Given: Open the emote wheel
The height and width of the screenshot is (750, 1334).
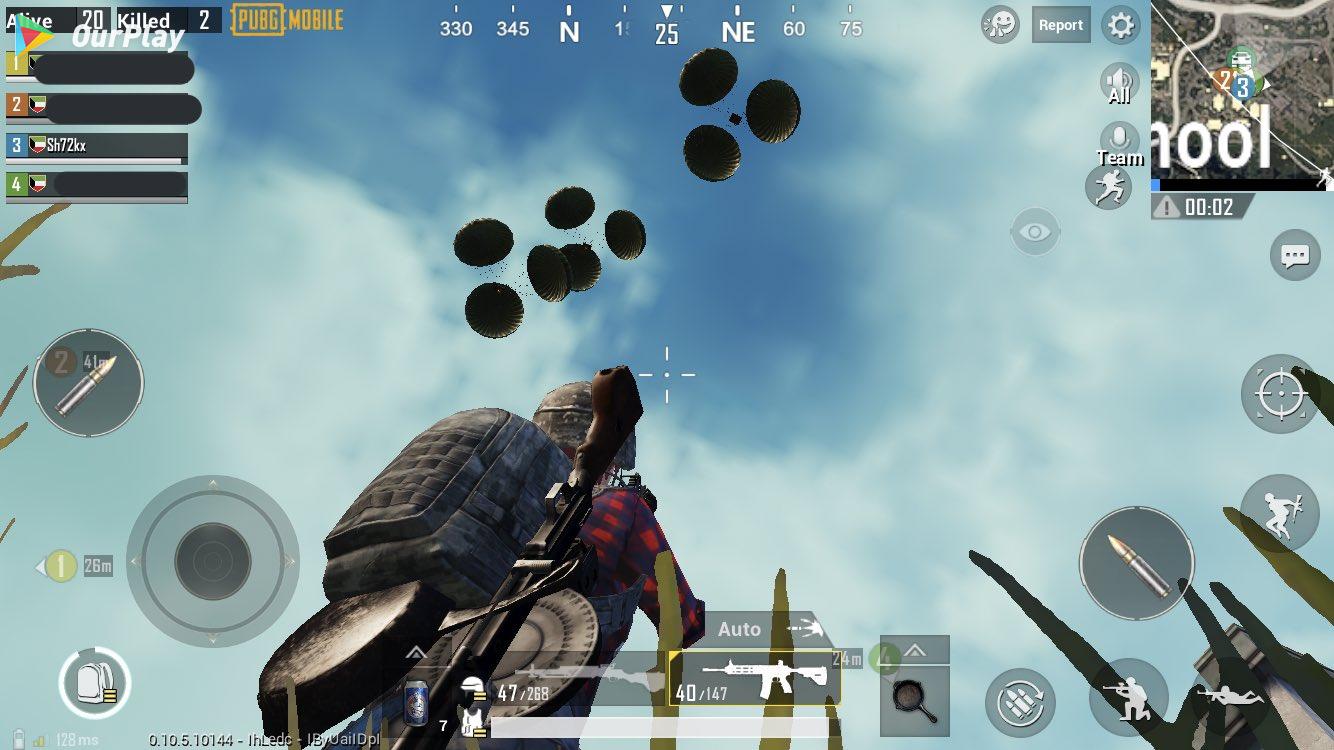Looking at the screenshot, I should click(1000, 25).
